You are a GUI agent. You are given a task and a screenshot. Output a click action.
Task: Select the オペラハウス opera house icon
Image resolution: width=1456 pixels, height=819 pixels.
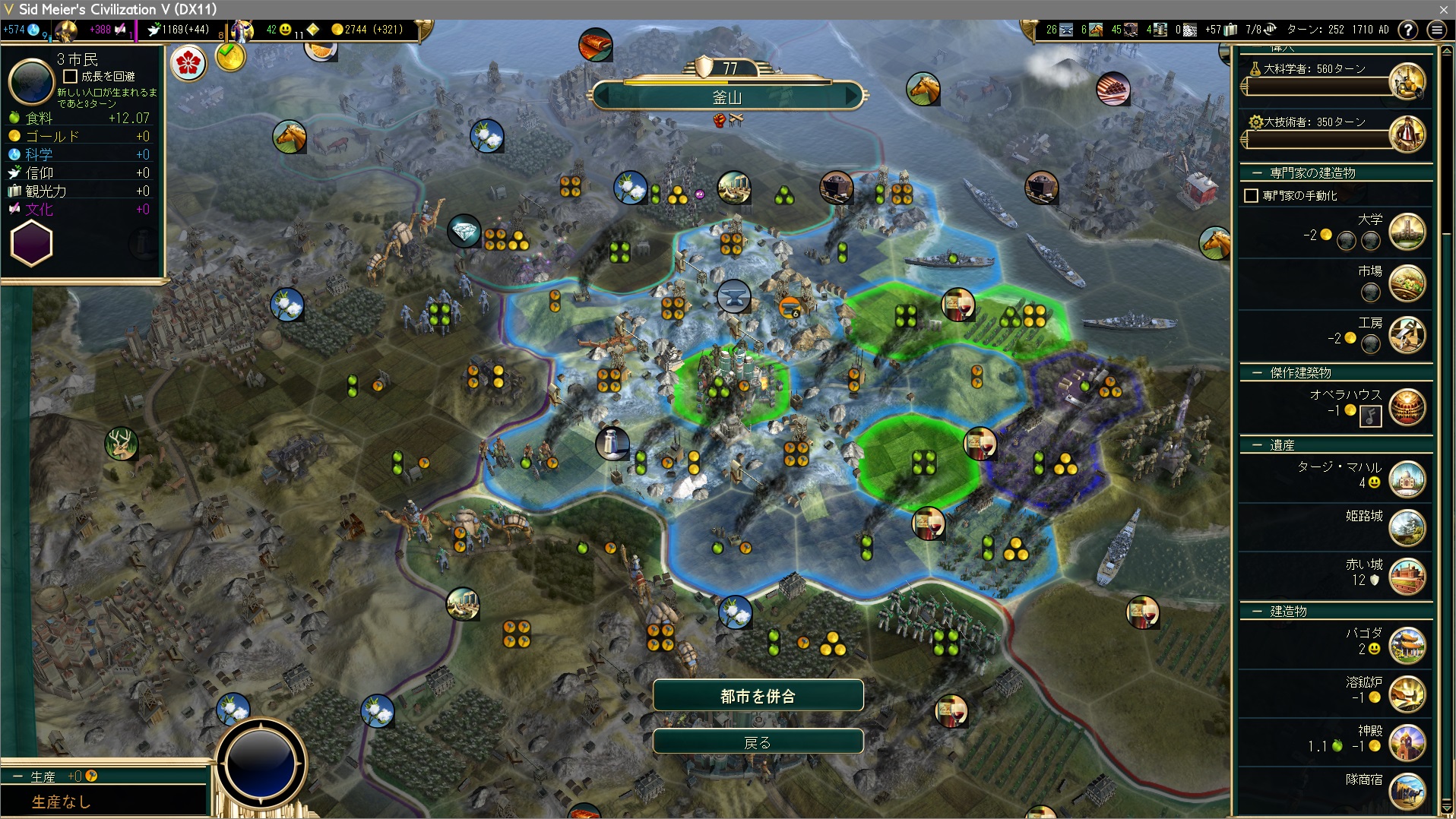pos(1407,408)
